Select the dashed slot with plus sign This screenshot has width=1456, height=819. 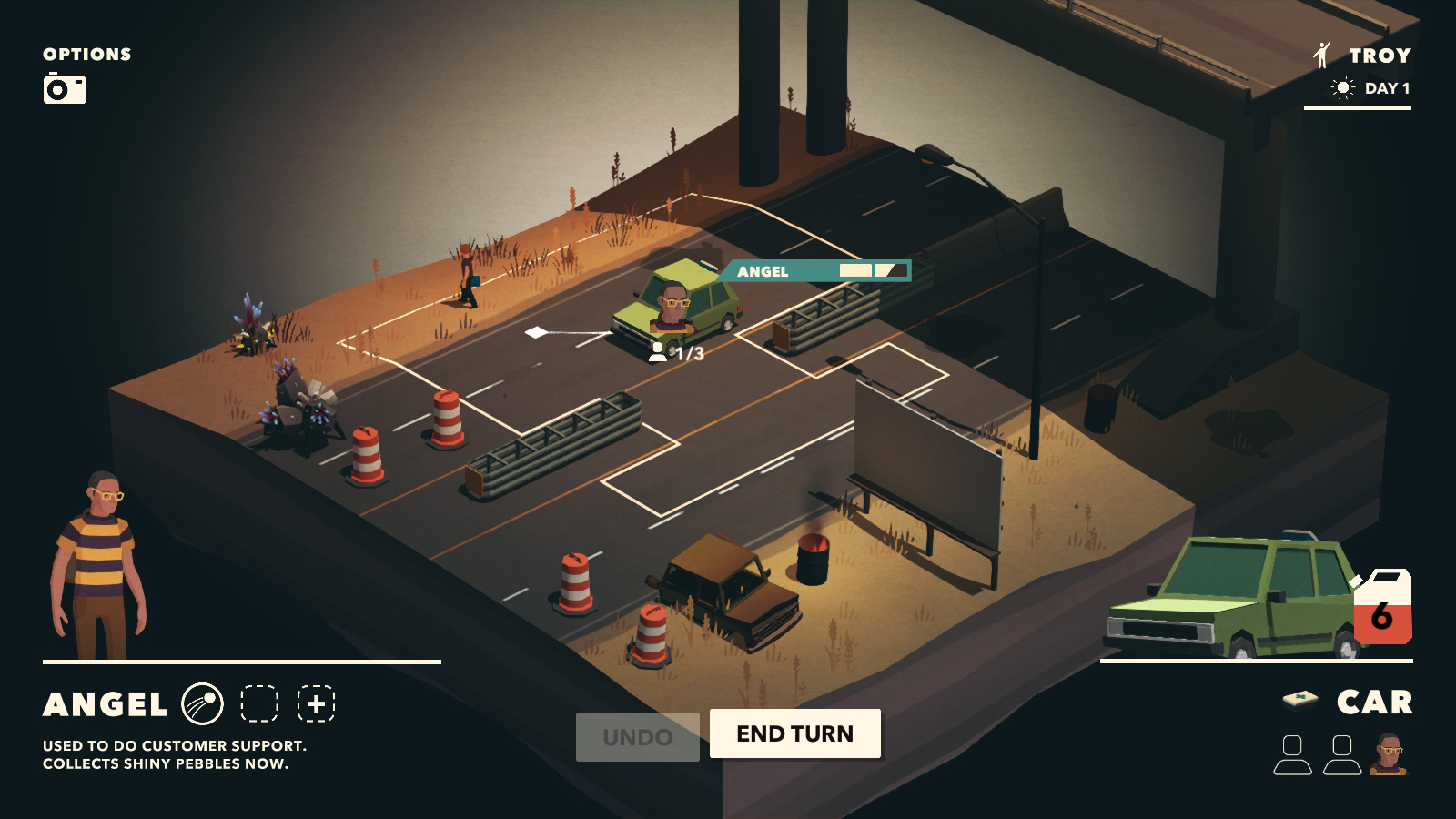pyautogui.click(x=316, y=703)
